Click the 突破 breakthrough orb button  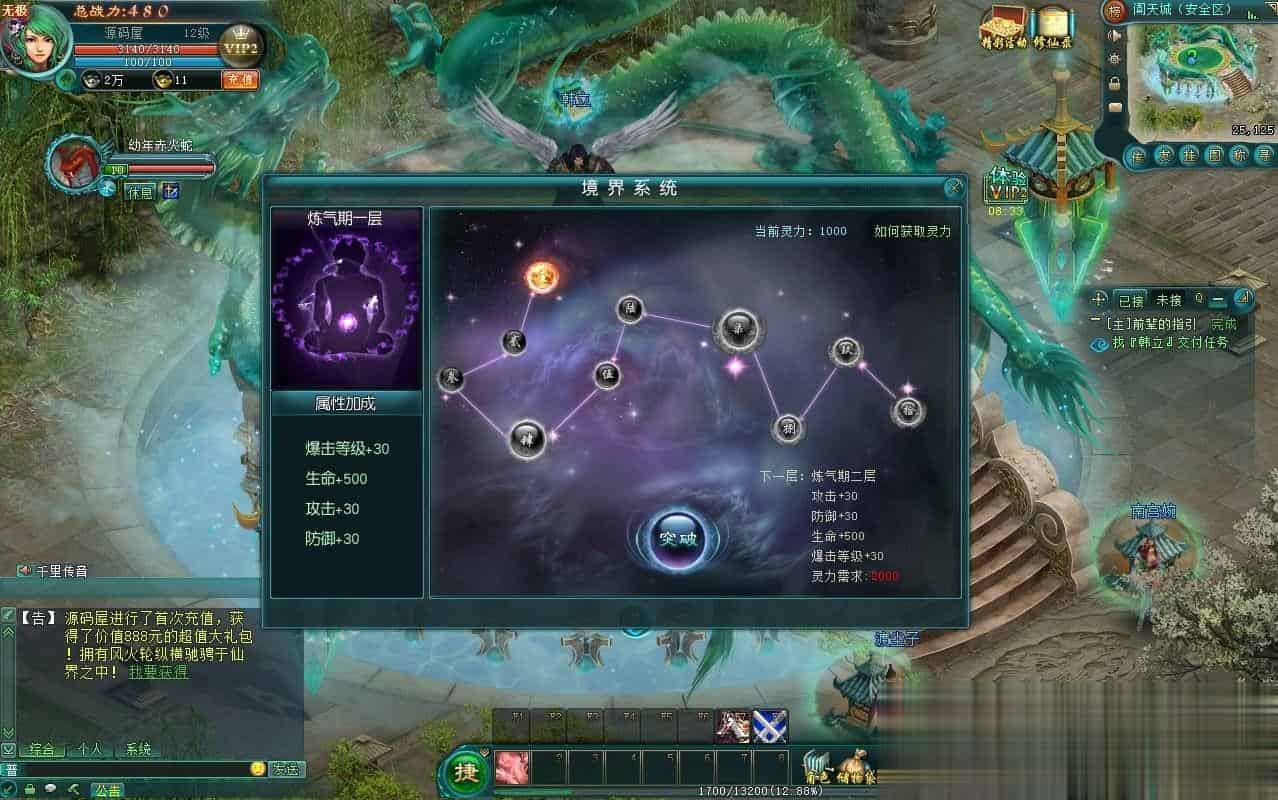point(678,539)
